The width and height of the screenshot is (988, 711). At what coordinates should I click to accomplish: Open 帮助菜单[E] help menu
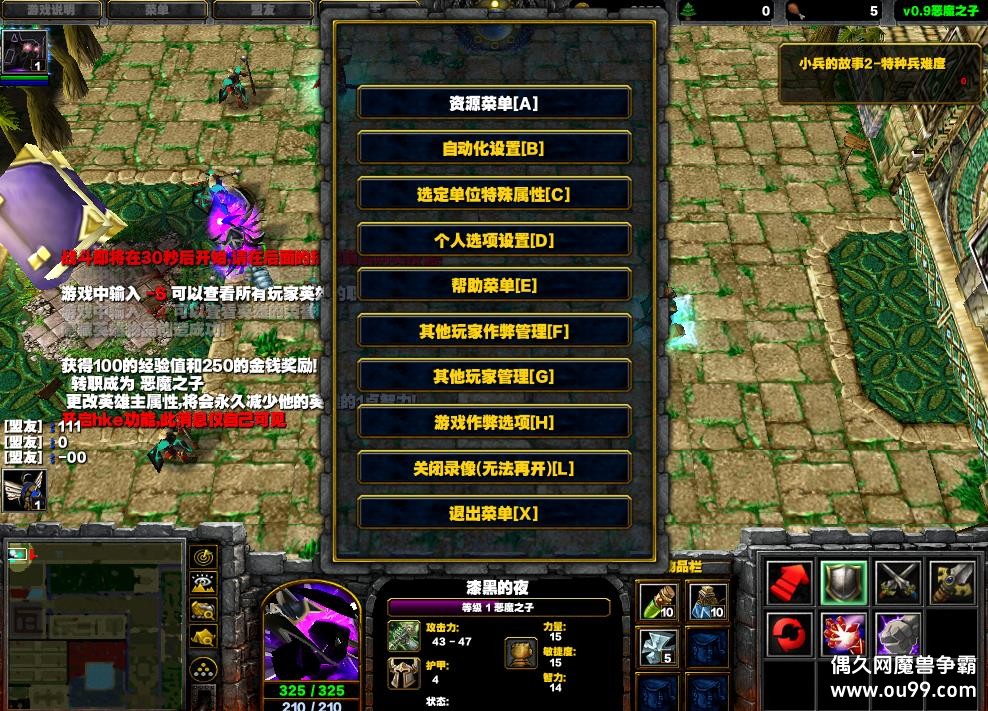coord(494,285)
